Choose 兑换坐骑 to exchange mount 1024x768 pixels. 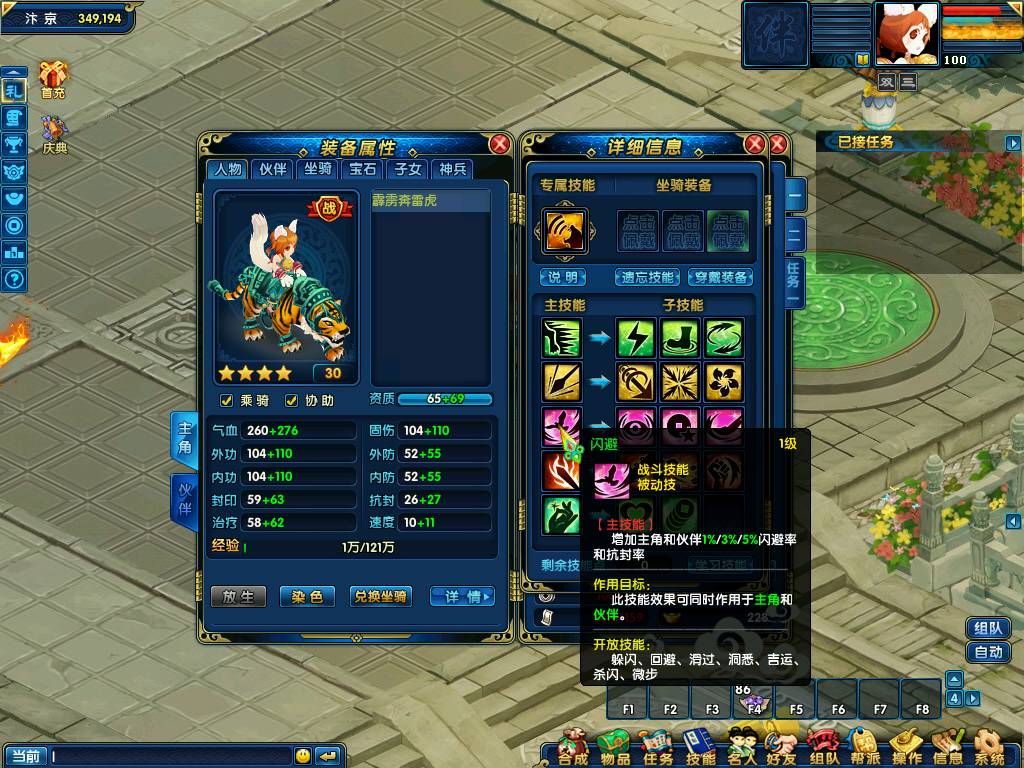click(380, 597)
